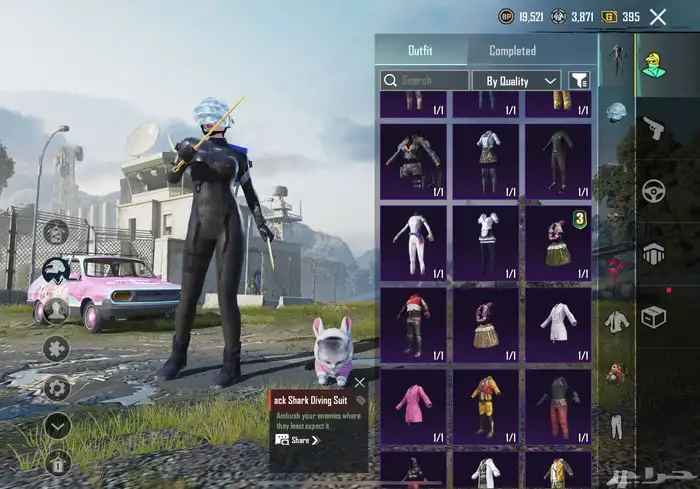
Task: Close the Shark Diving Suit tooltip
Action: tap(360, 382)
